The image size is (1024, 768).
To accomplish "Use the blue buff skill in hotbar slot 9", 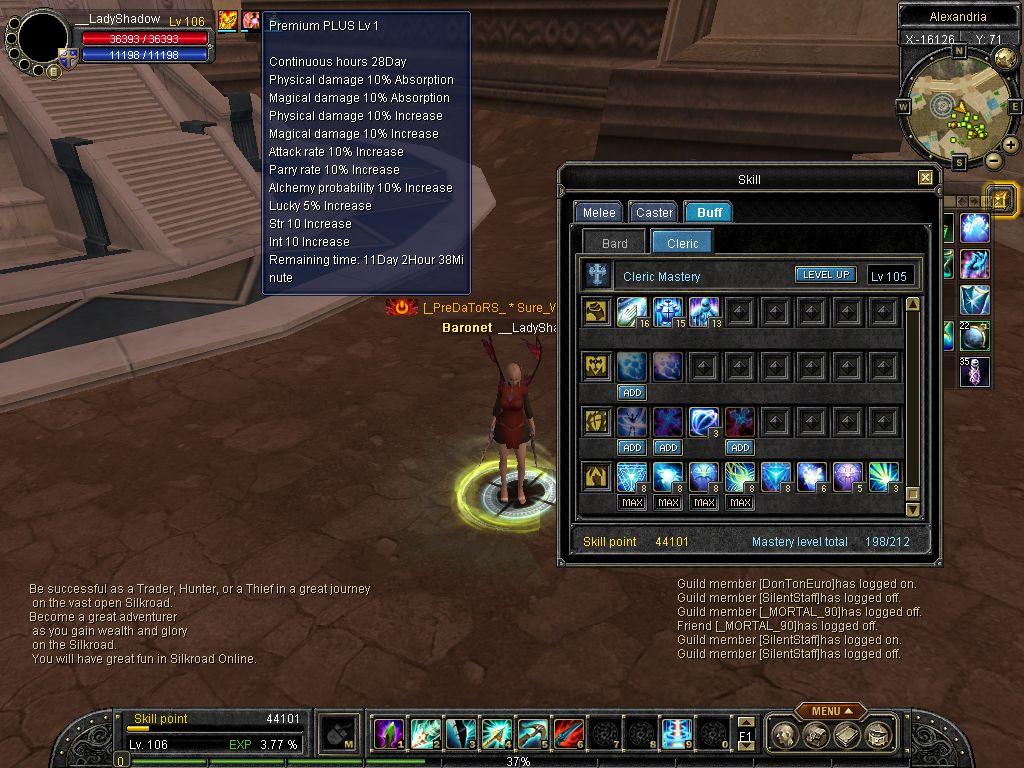I will coord(676,734).
